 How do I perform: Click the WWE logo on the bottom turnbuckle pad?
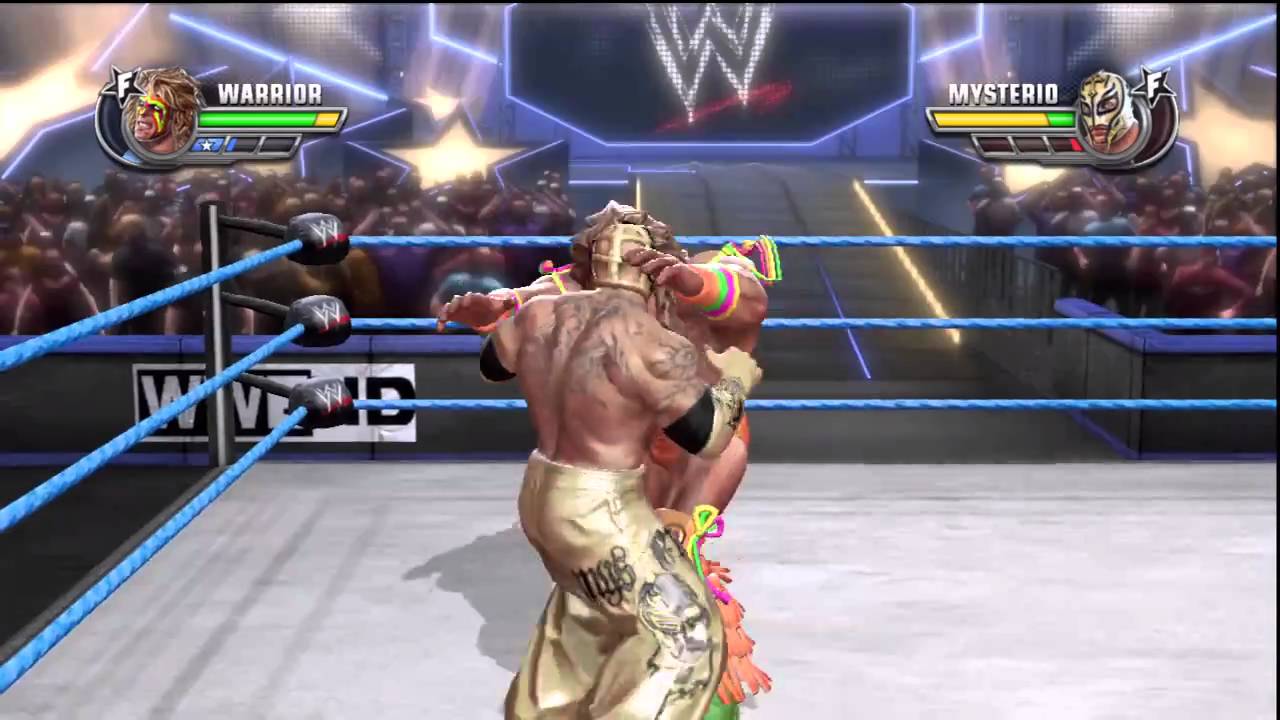[331, 398]
